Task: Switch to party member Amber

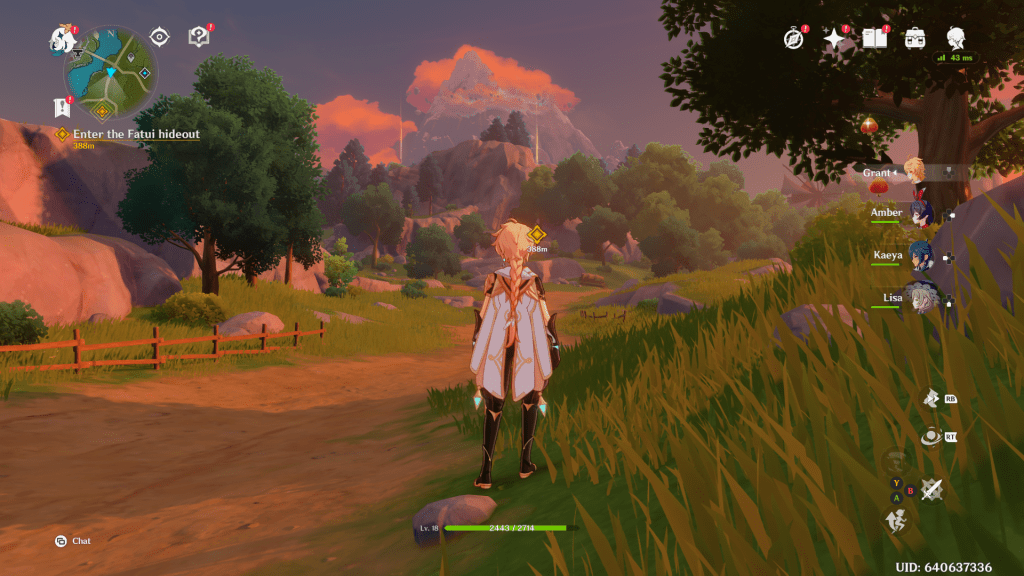Action: [x=919, y=213]
